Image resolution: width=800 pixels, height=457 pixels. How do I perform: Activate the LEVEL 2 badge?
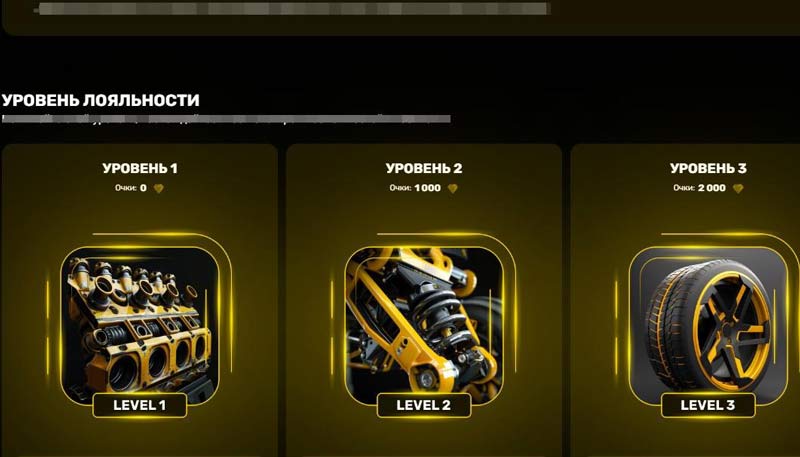424,405
